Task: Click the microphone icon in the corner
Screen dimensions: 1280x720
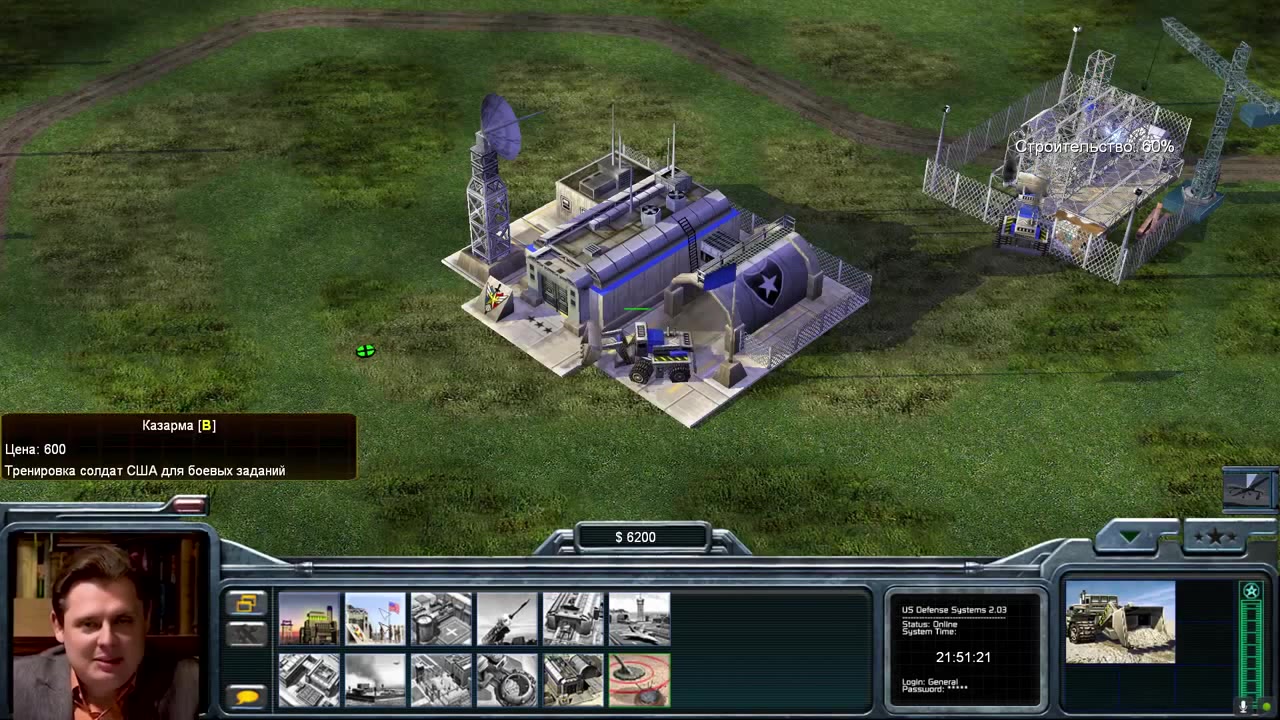Action: [x=1243, y=706]
